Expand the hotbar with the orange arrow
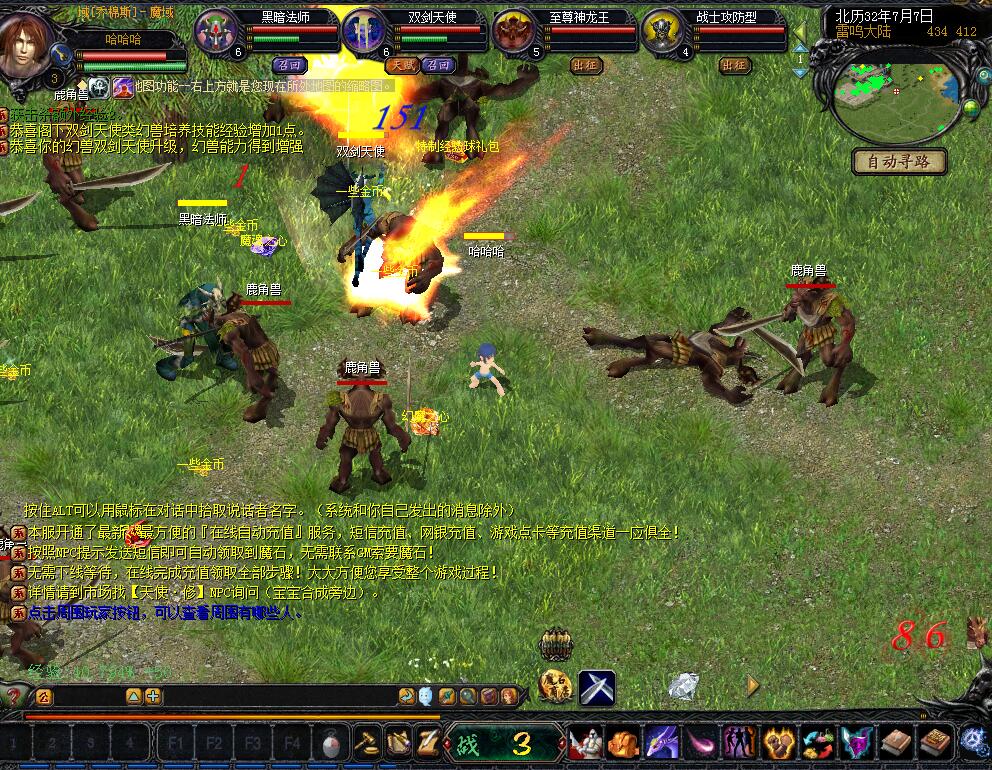Image resolution: width=992 pixels, height=770 pixels. (754, 686)
